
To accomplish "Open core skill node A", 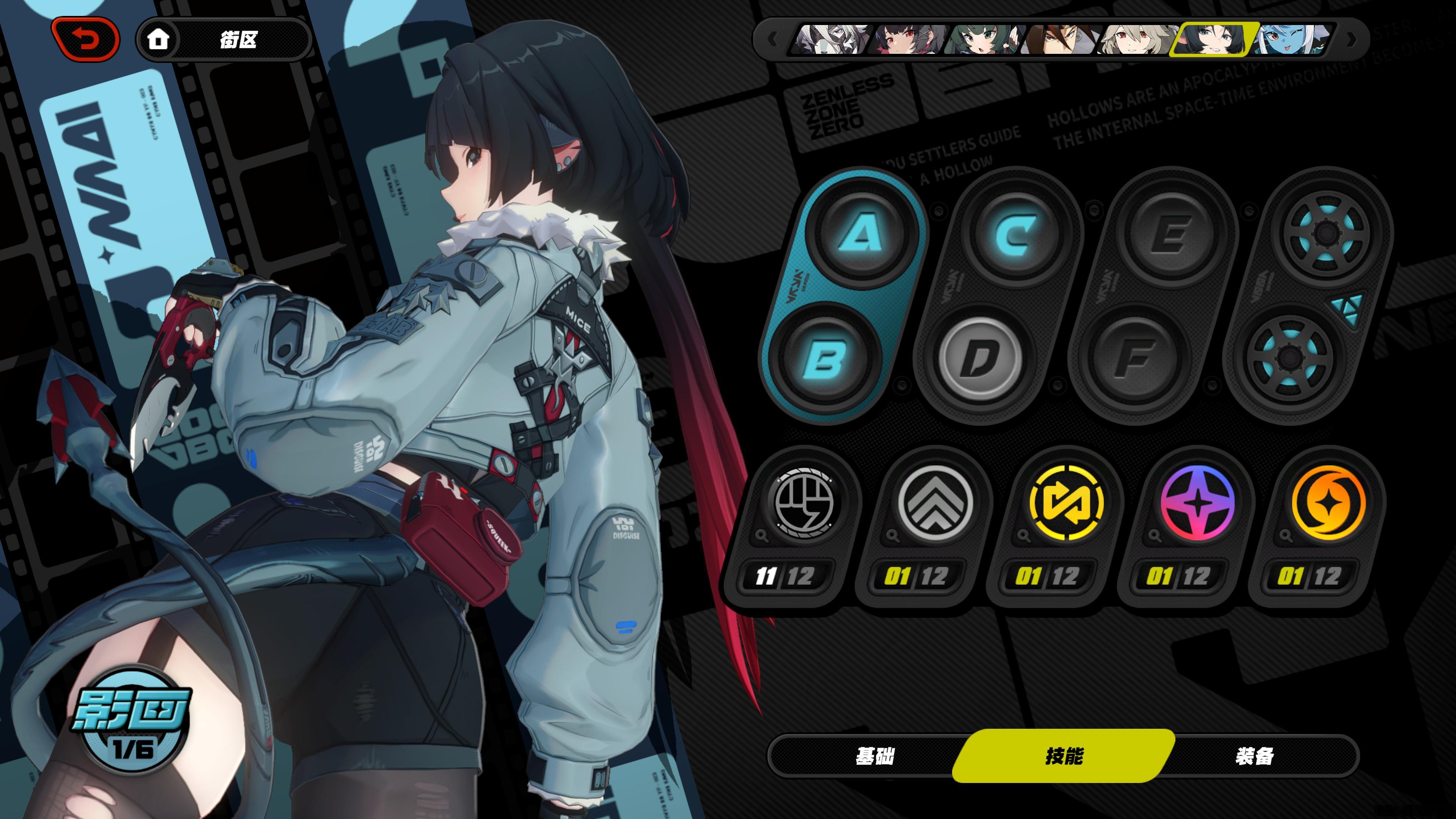I will [860, 233].
